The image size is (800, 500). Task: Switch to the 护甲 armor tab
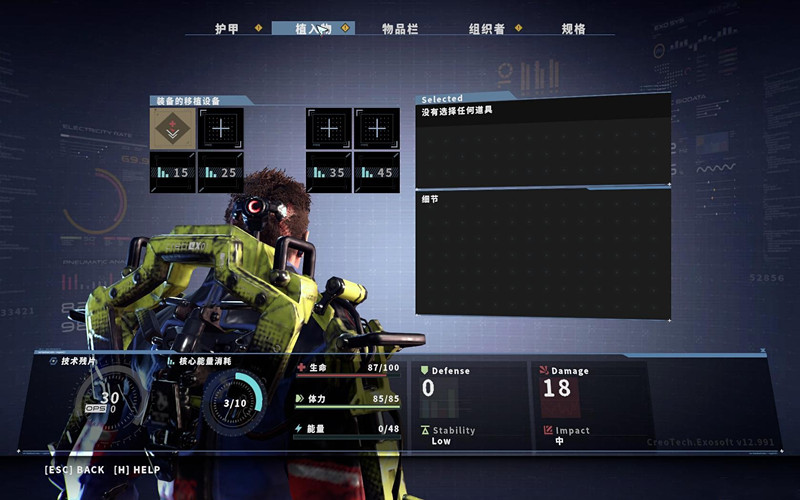(227, 29)
